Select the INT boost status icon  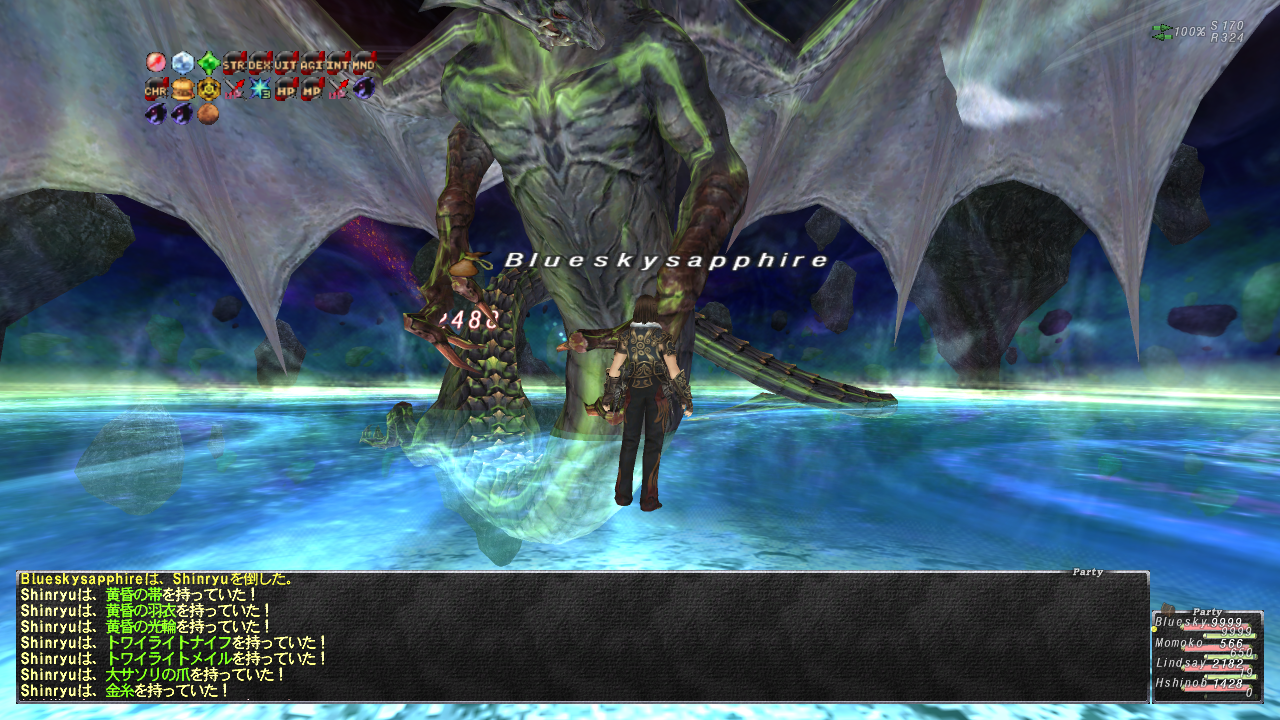pyautogui.click(x=338, y=64)
